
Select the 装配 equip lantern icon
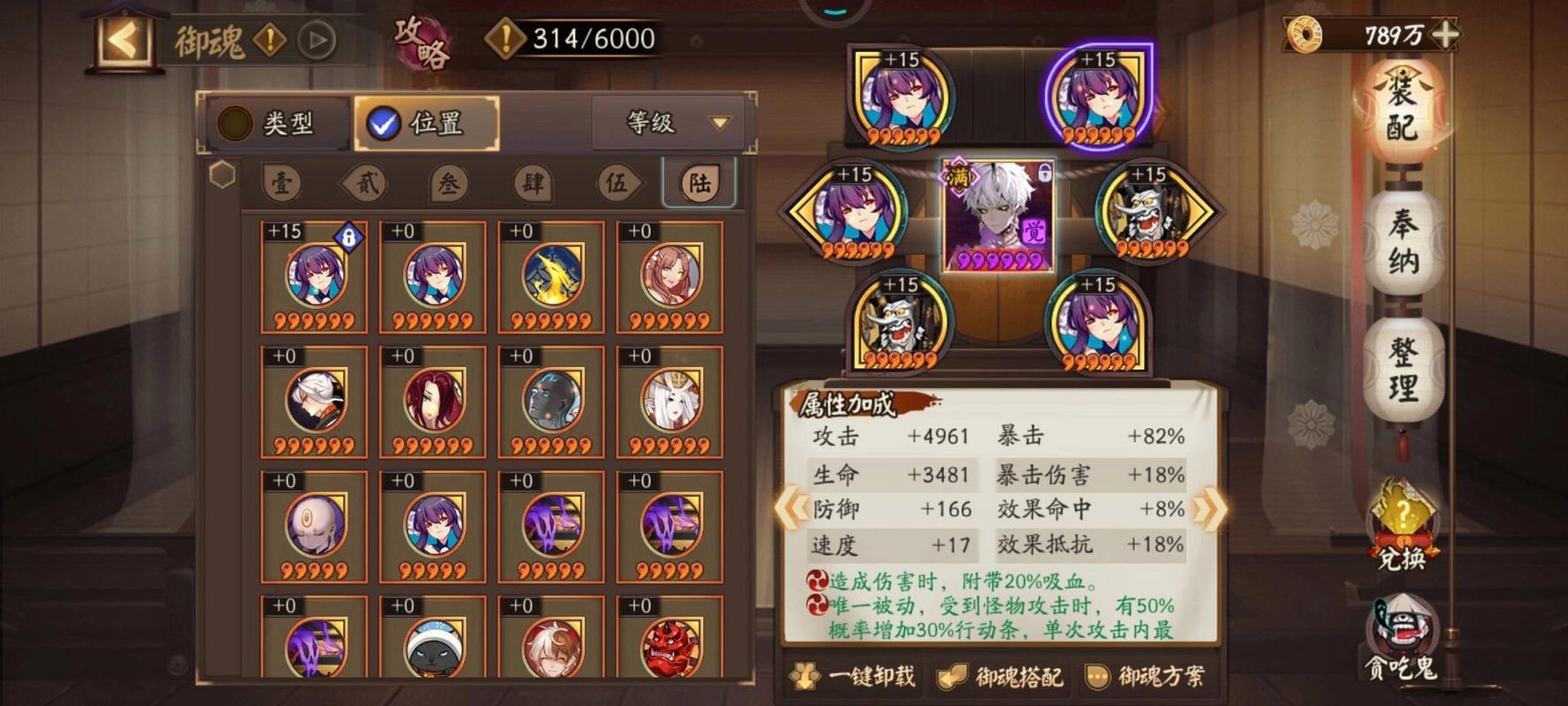point(1406,115)
